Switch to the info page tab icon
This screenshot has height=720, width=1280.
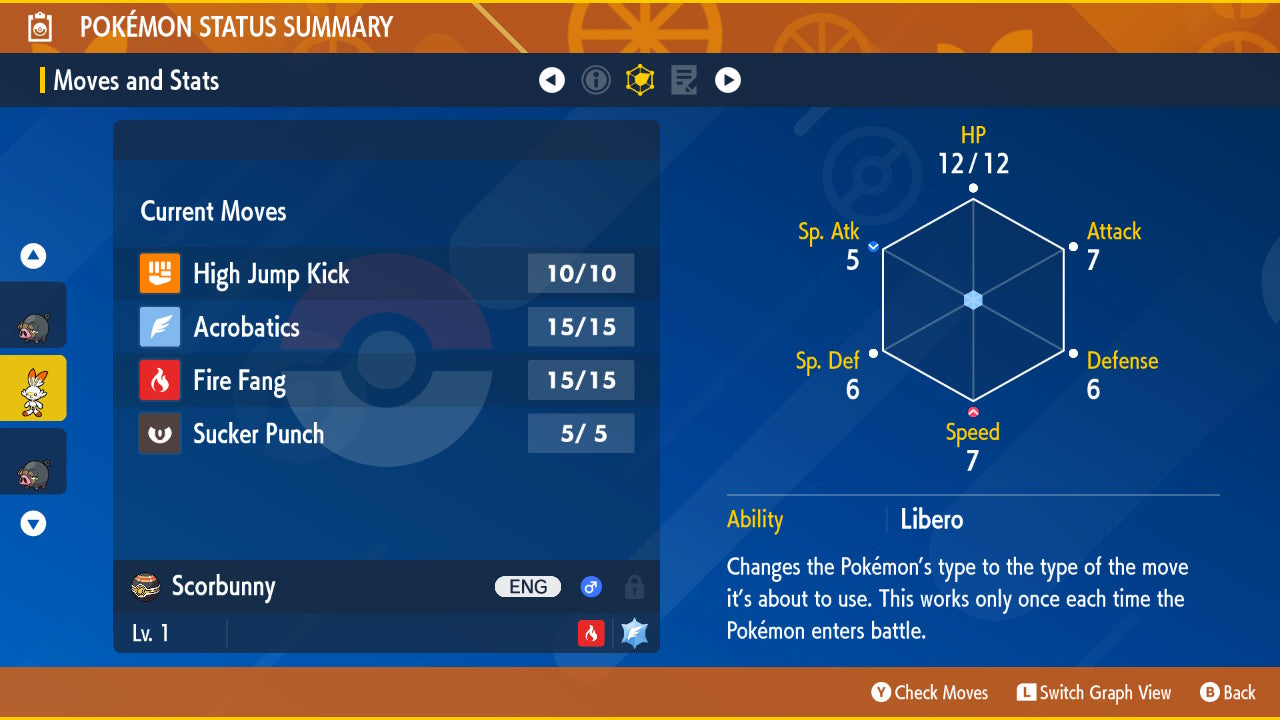coord(596,80)
